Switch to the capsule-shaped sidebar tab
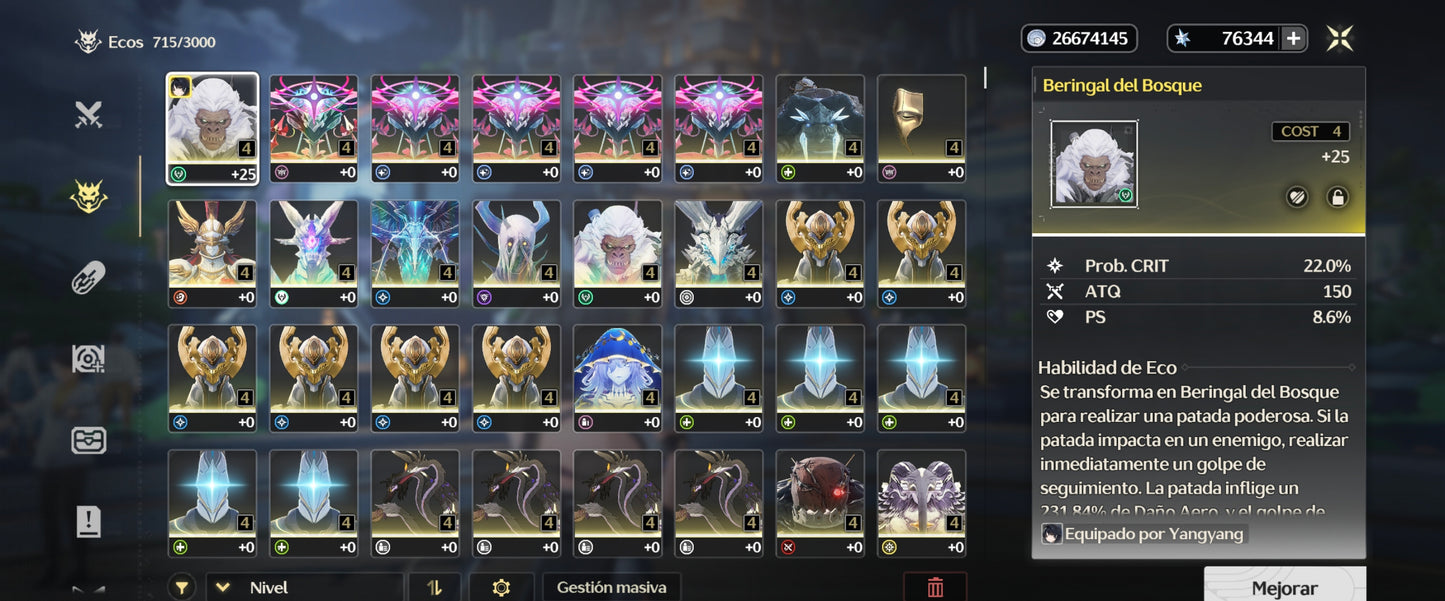1445x601 pixels. (x=89, y=278)
